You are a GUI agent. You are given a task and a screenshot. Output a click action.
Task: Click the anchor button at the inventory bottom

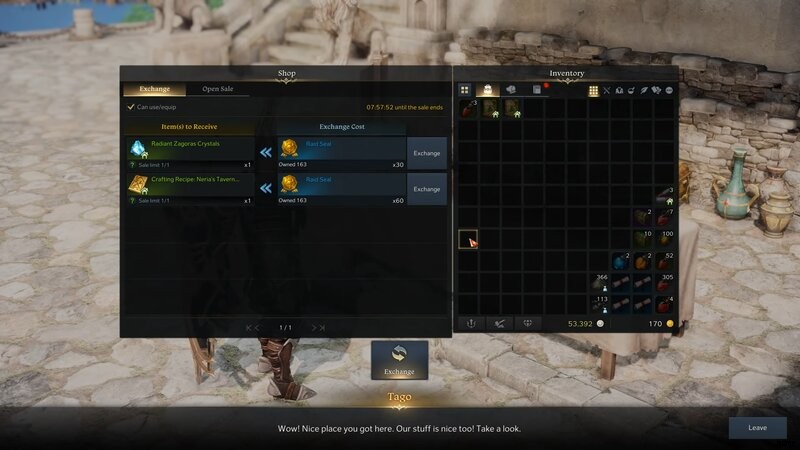click(x=470, y=324)
